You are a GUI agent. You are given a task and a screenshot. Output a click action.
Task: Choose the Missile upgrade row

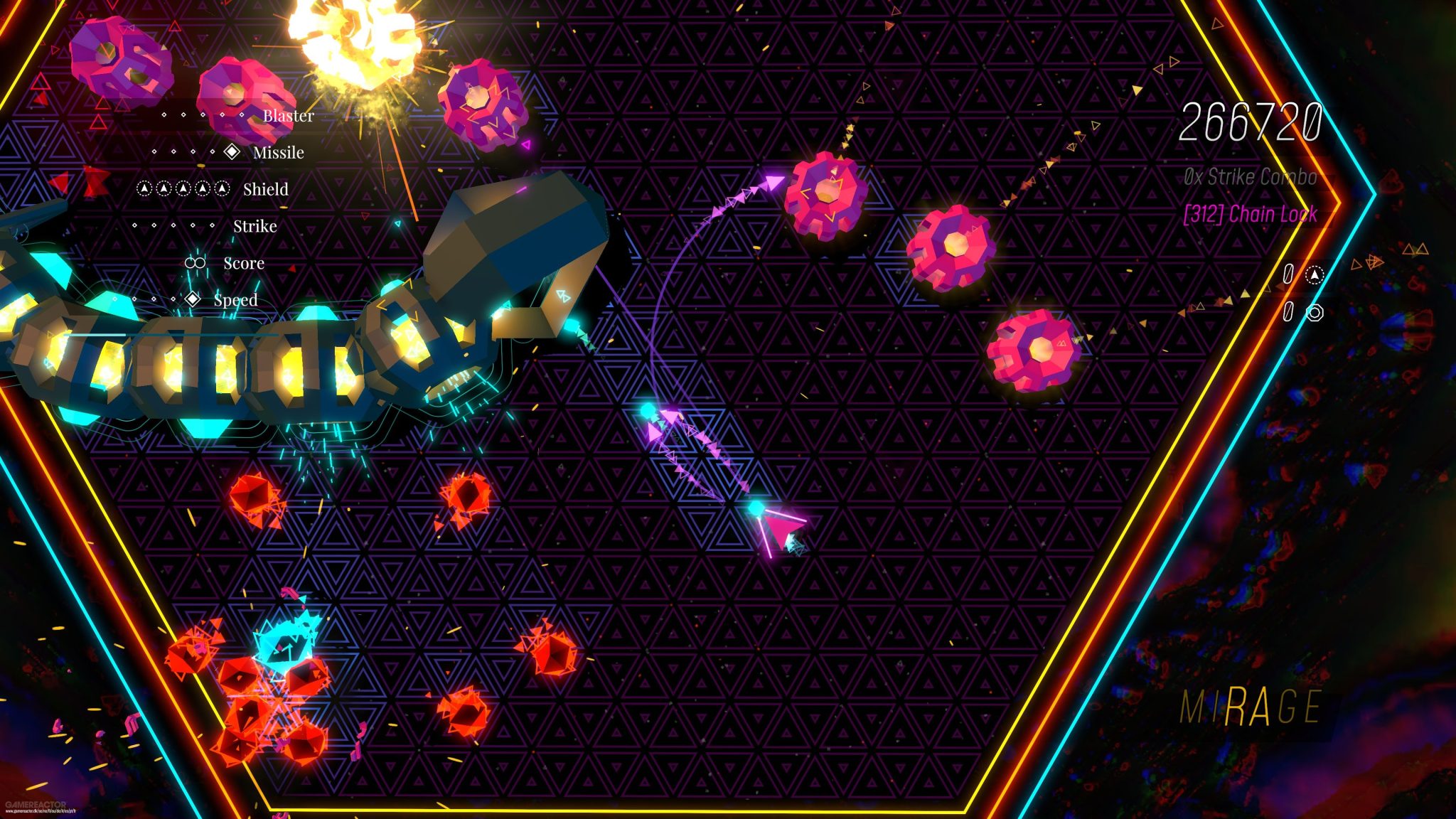(278, 152)
